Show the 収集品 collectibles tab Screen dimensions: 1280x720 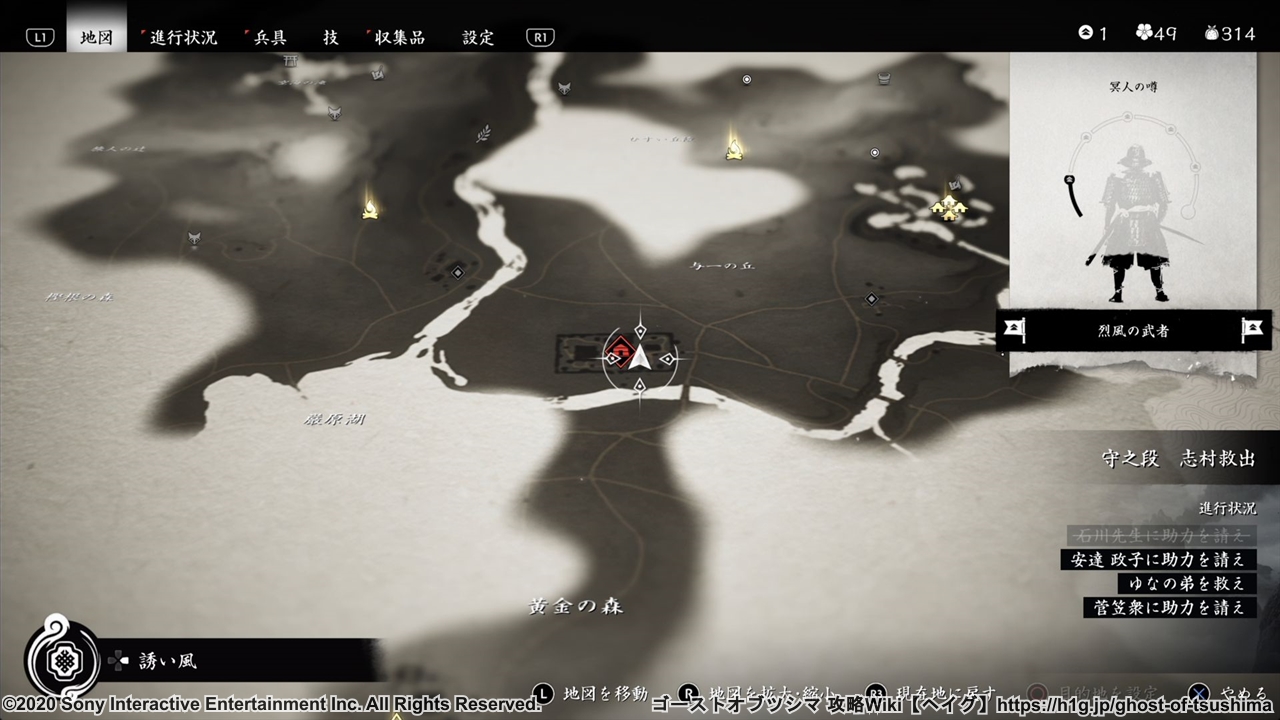coord(399,37)
